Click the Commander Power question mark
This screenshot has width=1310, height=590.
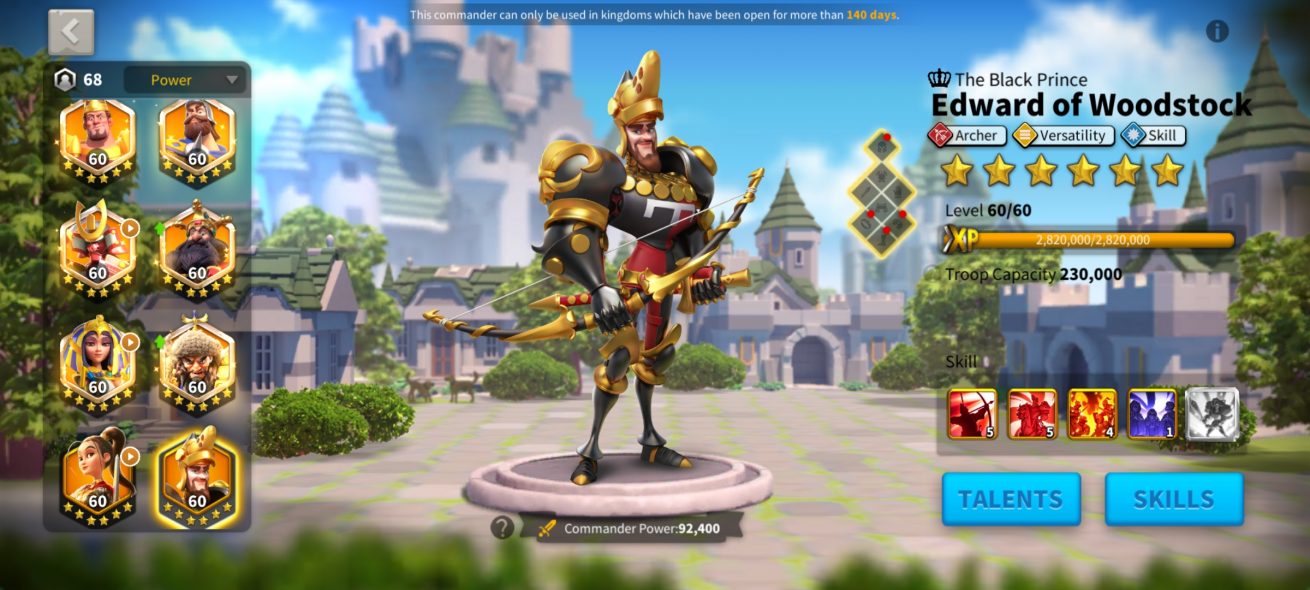click(502, 527)
